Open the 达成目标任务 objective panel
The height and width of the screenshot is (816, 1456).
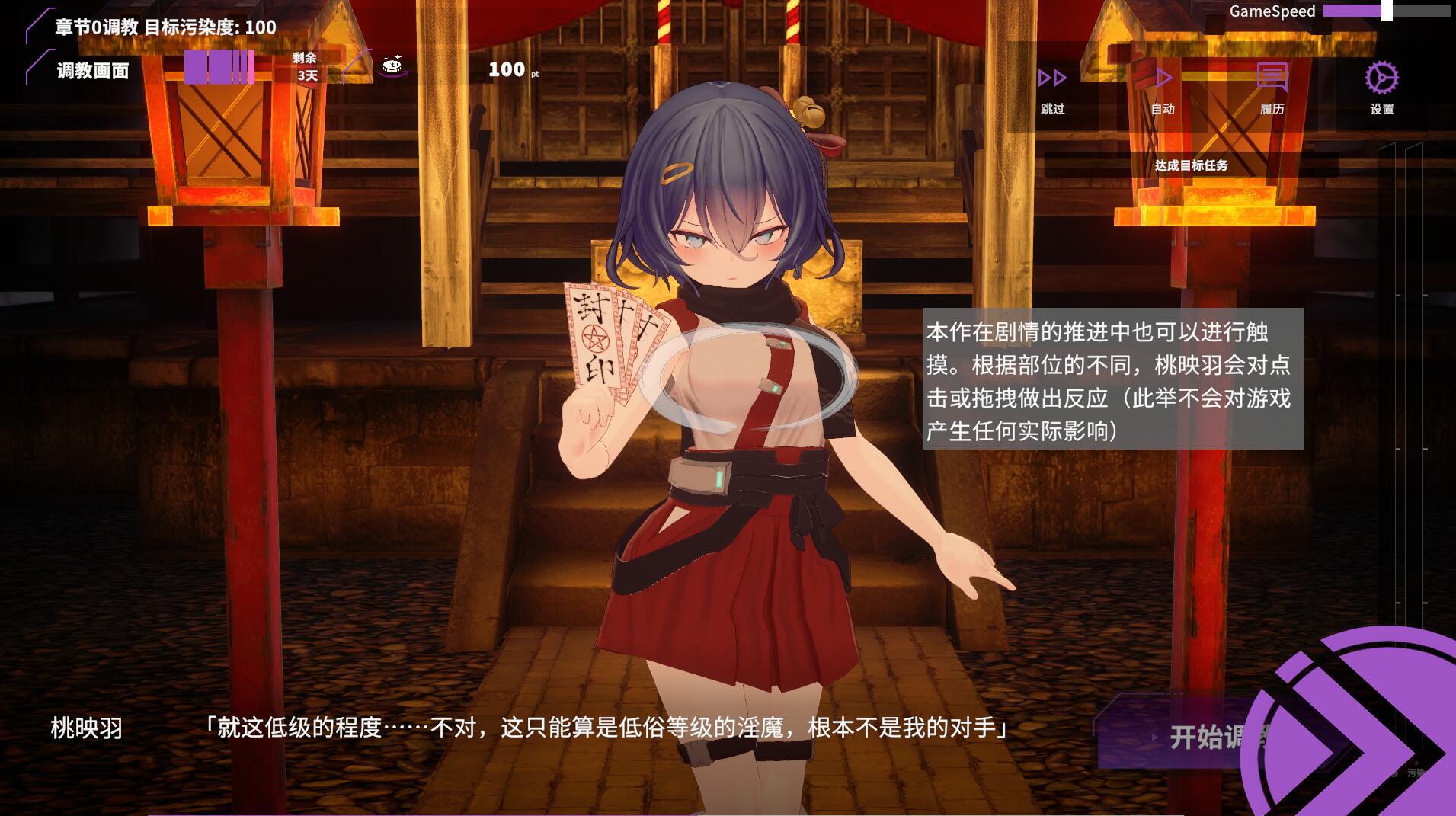tap(1191, 165)
